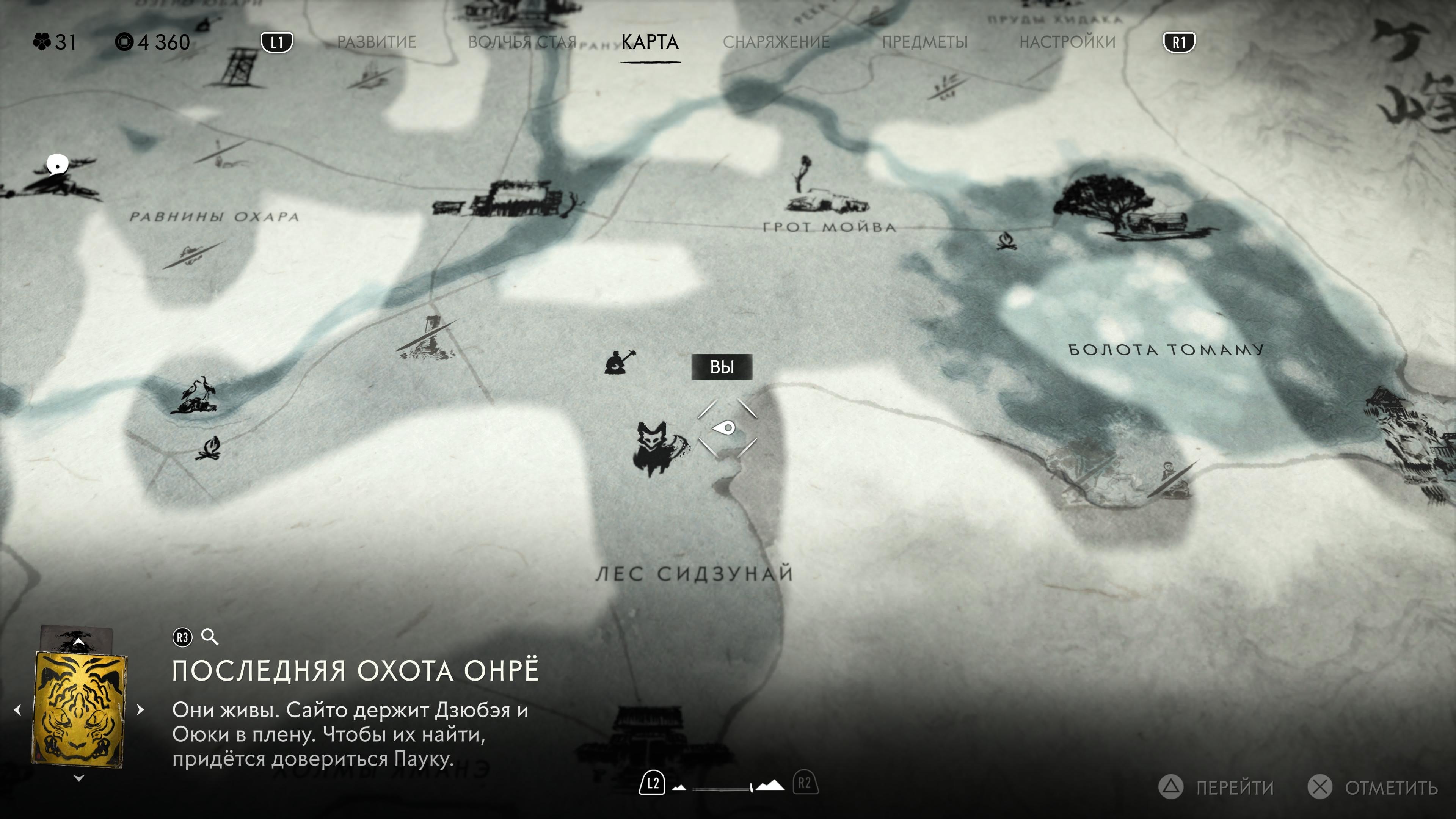The width and height of the screenshot is (1456, 819).
Task: Show the previous quest with the left arrow
Action: point(17,710)
